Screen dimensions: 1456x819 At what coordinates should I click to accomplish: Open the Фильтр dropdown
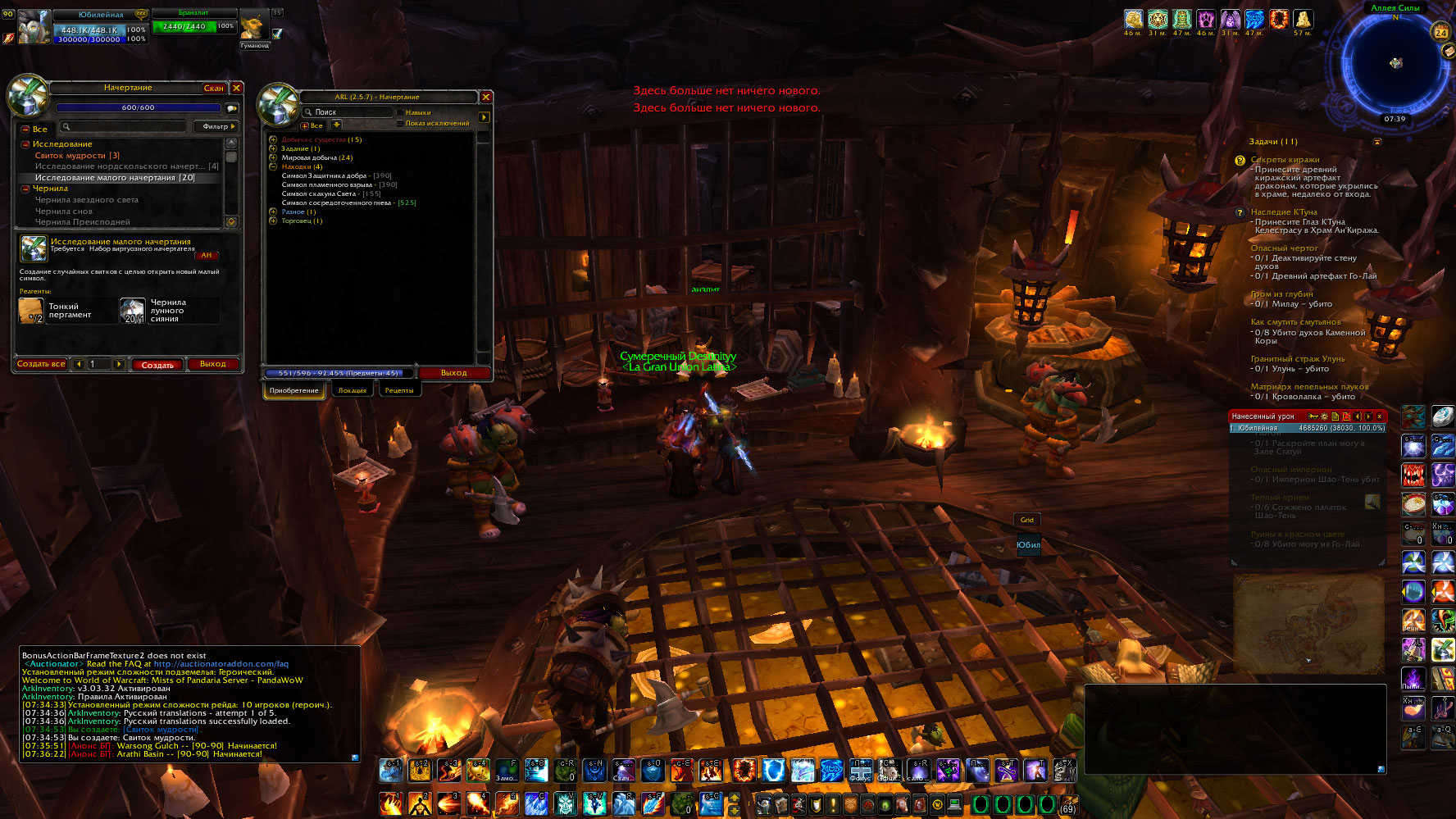click(x=217, y=126)
